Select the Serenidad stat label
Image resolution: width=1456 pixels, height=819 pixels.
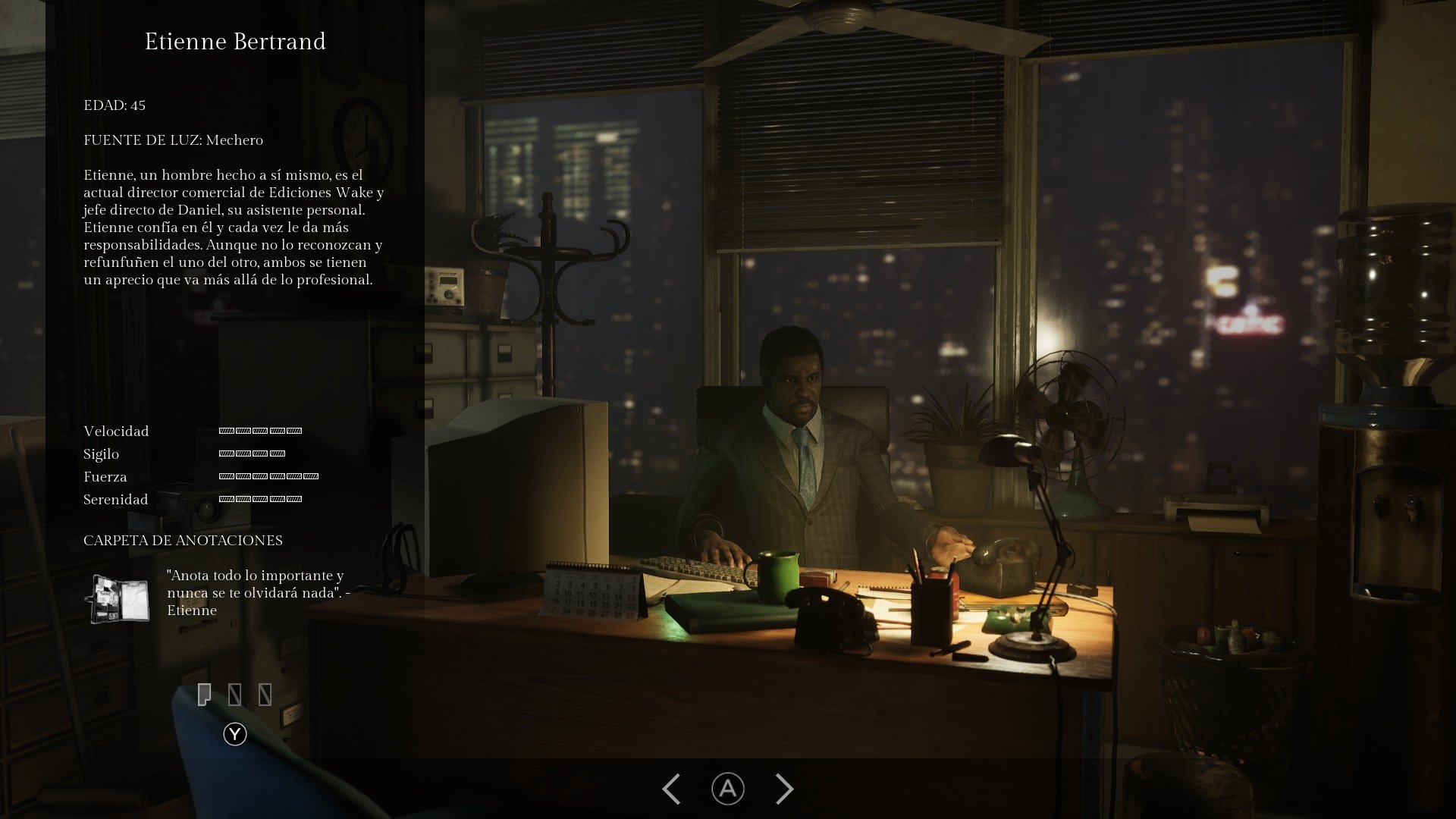[115, 499]
